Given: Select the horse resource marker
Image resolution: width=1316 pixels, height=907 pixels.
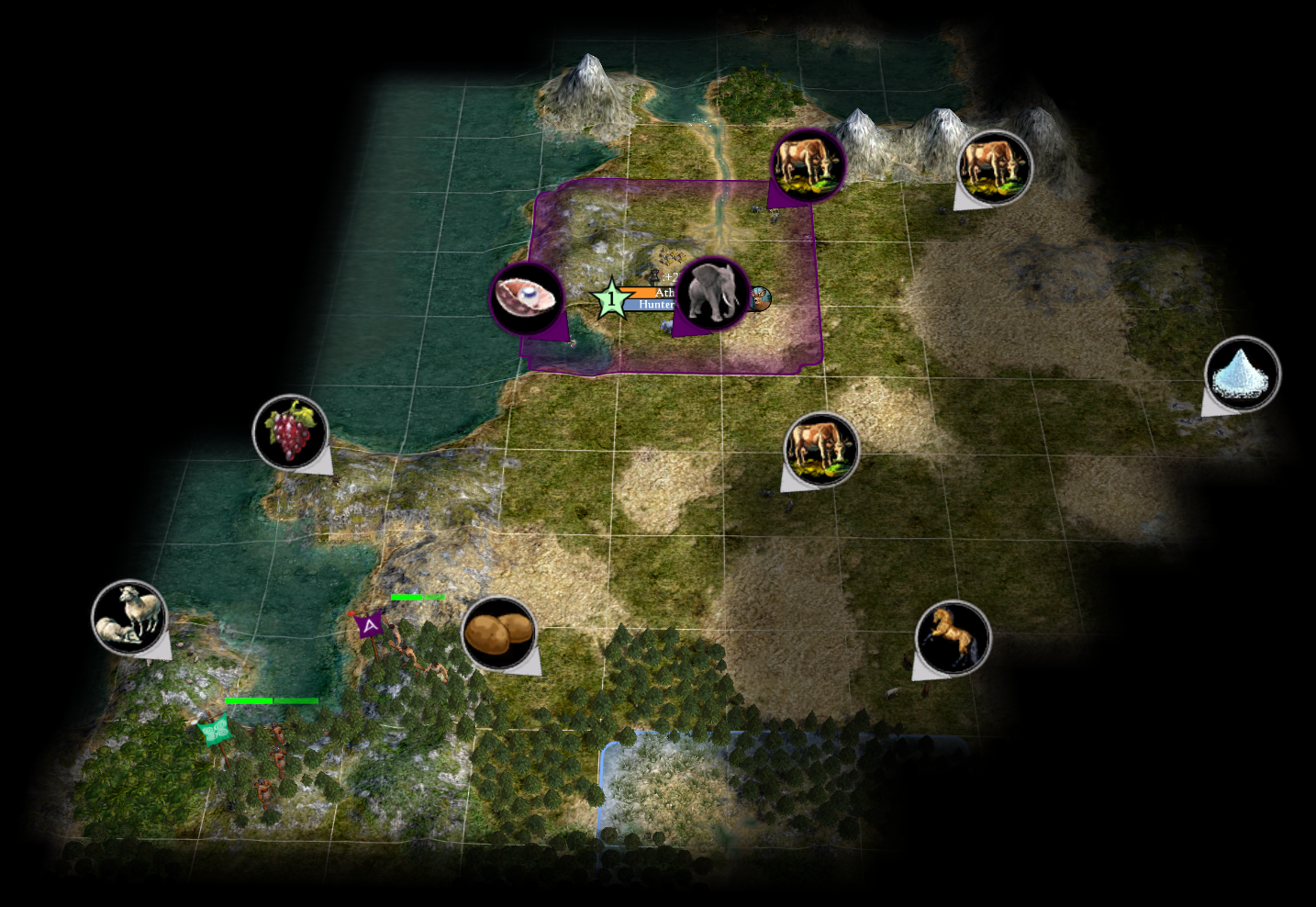Looking at the screenshot, I should [x=953, y=637].
